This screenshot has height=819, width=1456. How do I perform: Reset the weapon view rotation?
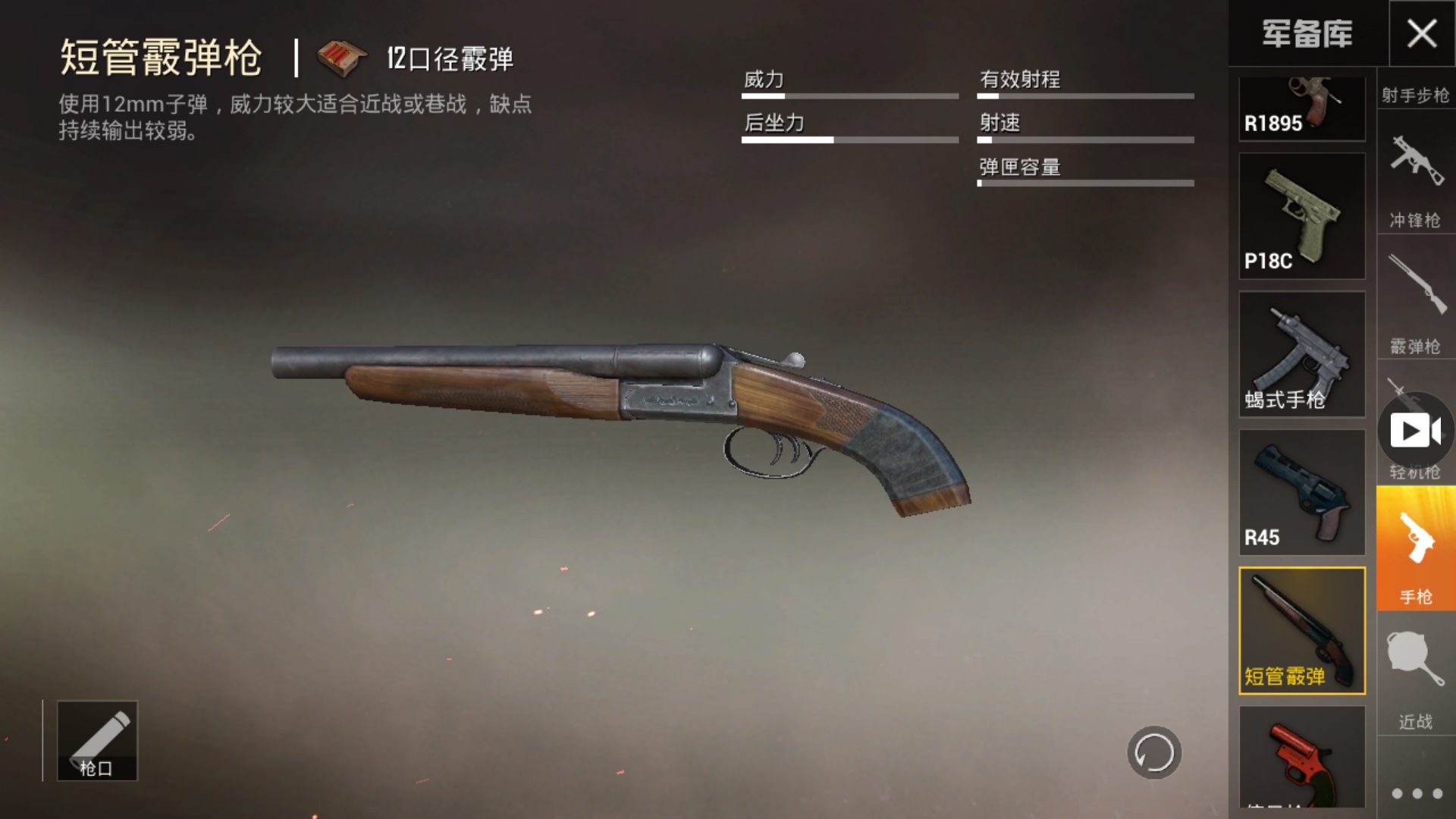click(1154, 752)
